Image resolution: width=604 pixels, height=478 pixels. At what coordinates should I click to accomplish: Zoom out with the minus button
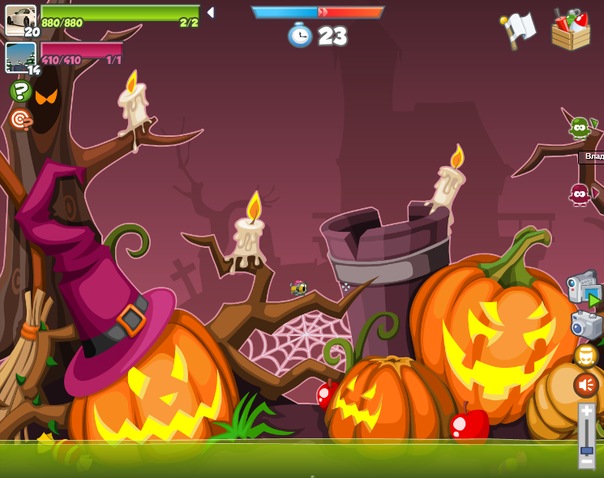[587, 463]
